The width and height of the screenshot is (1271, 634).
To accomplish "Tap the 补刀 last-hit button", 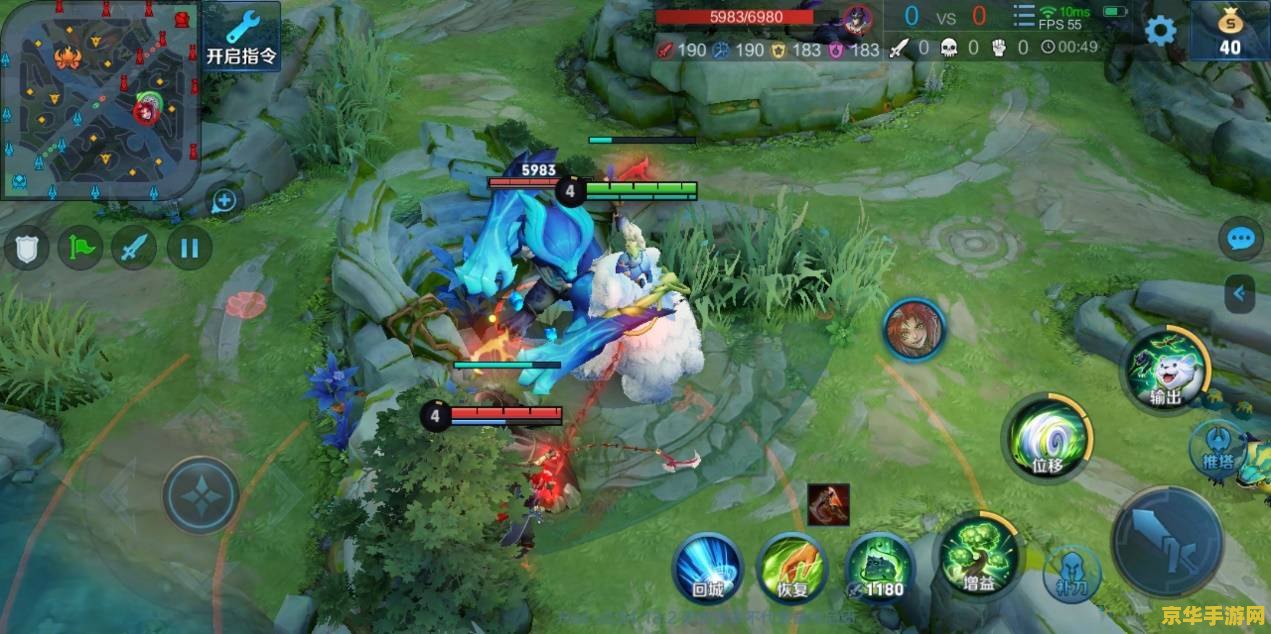I will coord(1072,573).
